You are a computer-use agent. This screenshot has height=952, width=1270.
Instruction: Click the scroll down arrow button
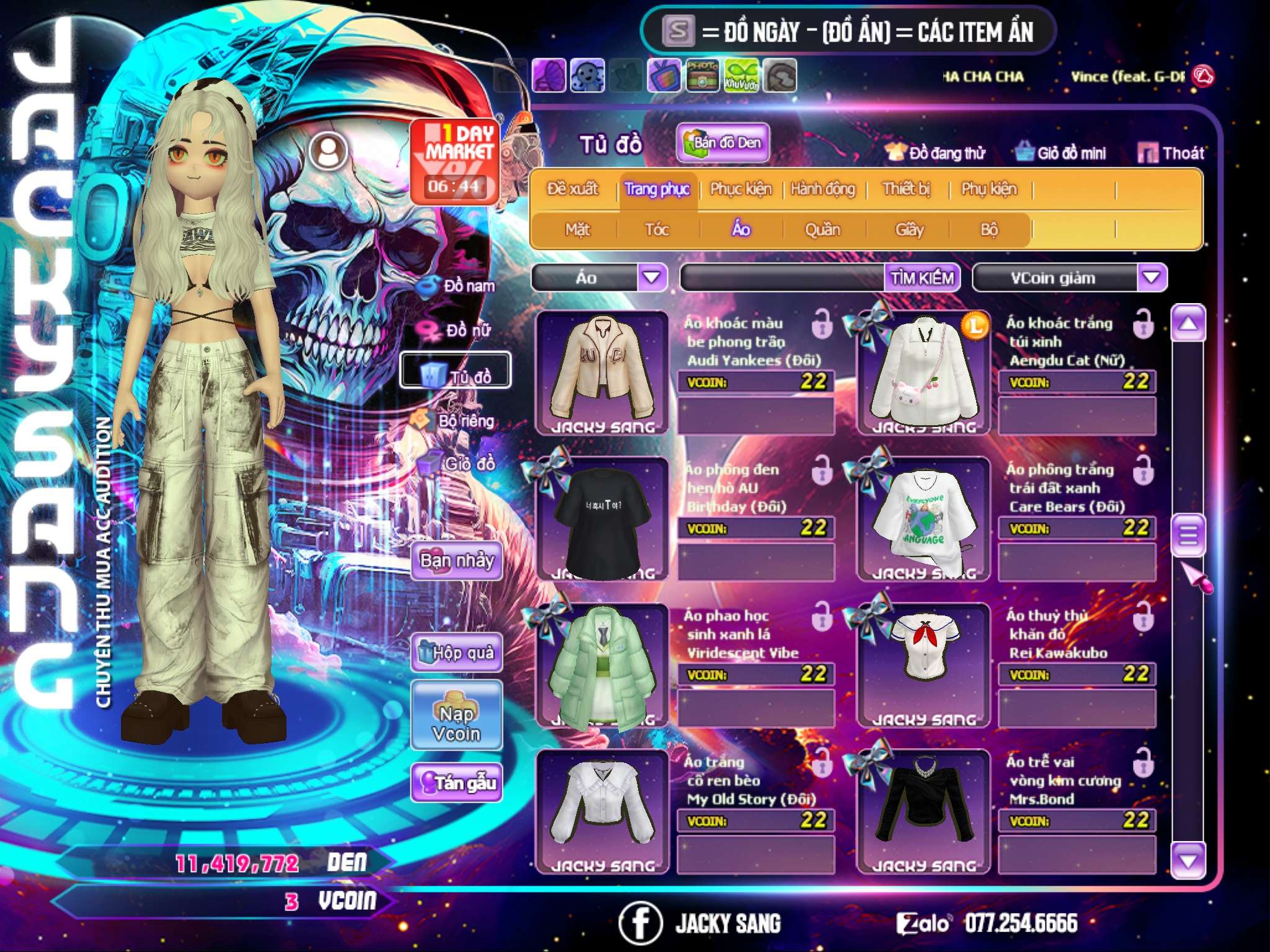pos(1188,860)
